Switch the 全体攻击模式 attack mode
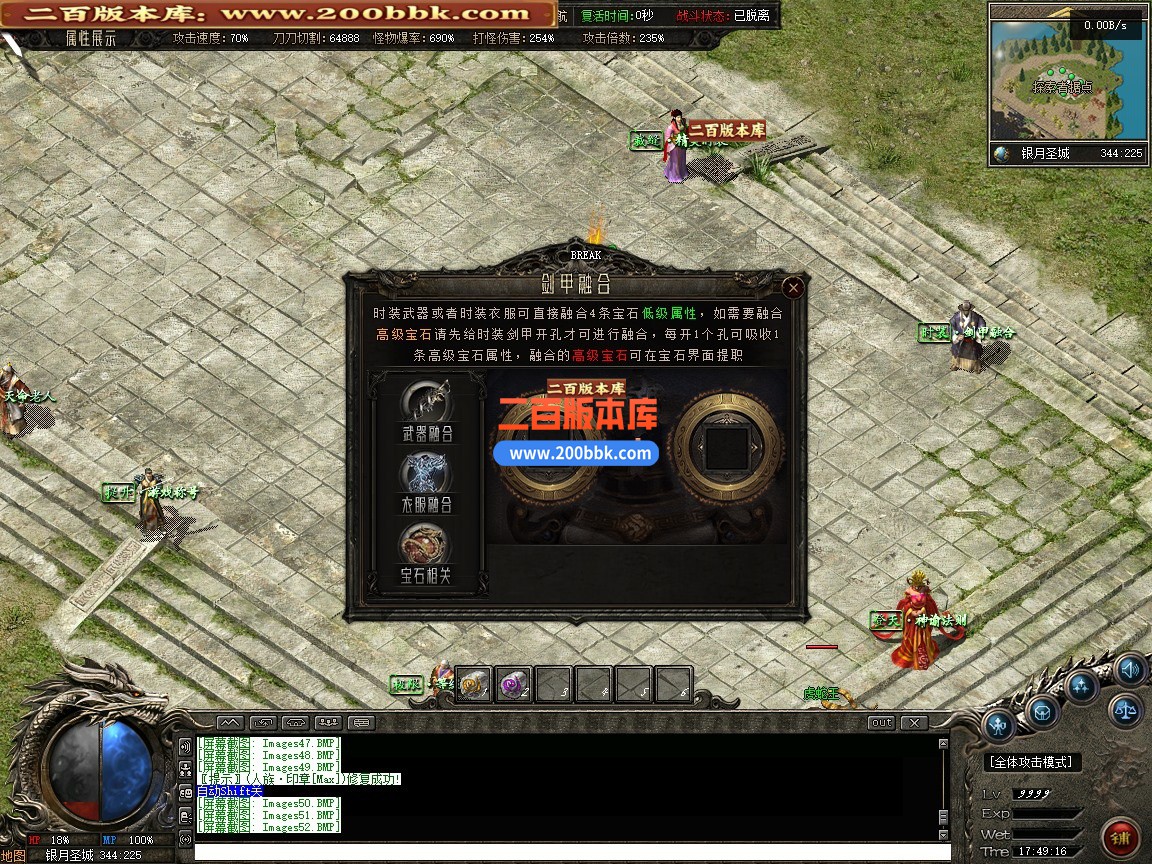The height and width of the screenshot is (864, 1152). (1030, 762)
